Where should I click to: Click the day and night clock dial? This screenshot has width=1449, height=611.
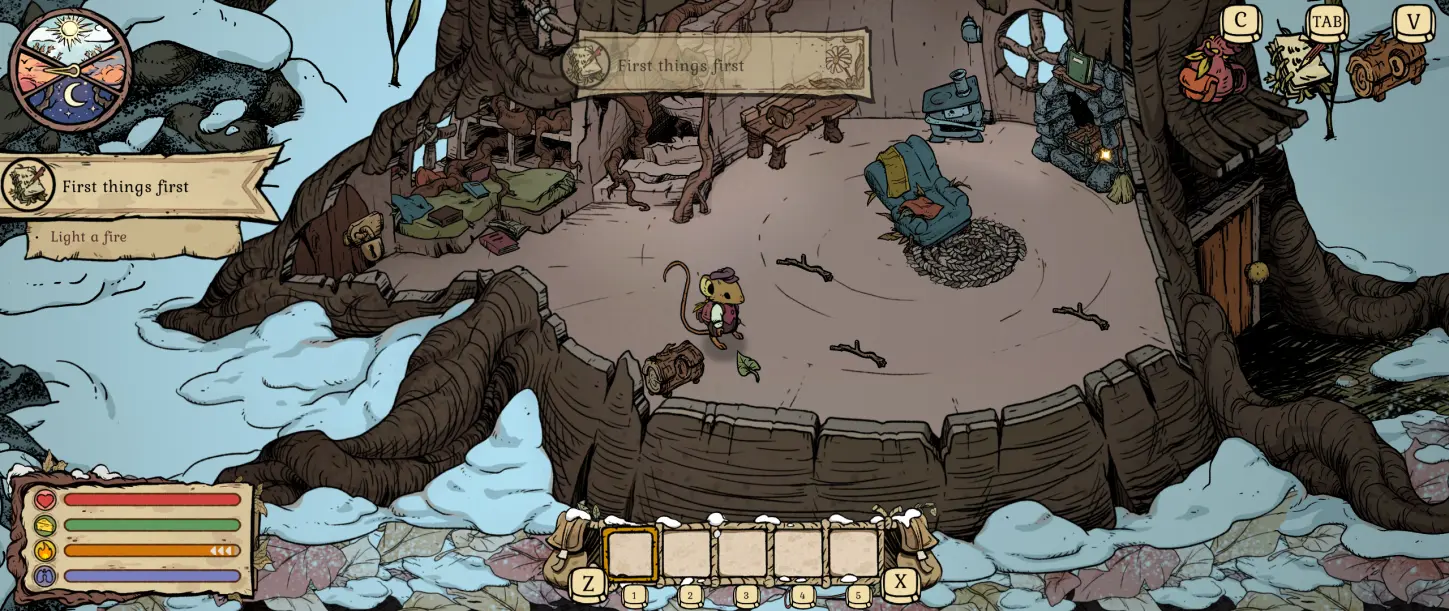(x=70, y=69)
